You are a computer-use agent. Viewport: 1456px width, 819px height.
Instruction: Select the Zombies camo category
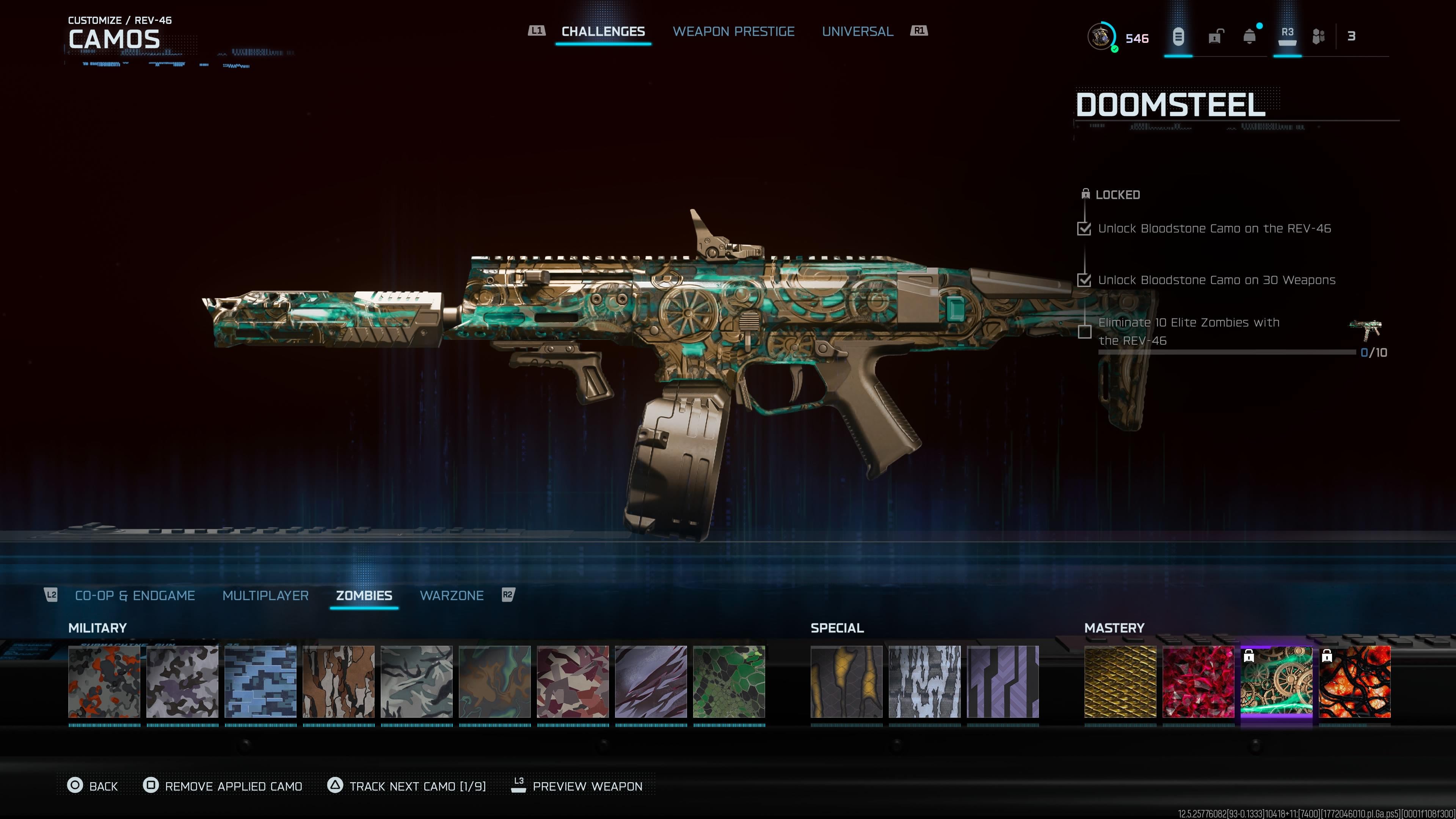(364, 595)
